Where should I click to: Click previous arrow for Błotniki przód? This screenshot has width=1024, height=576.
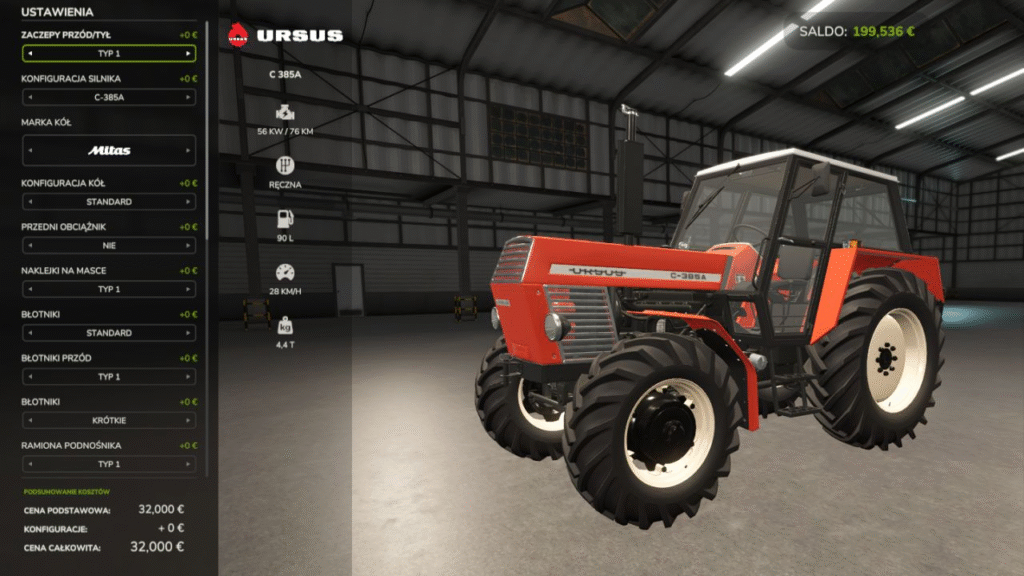coord(29,377)
